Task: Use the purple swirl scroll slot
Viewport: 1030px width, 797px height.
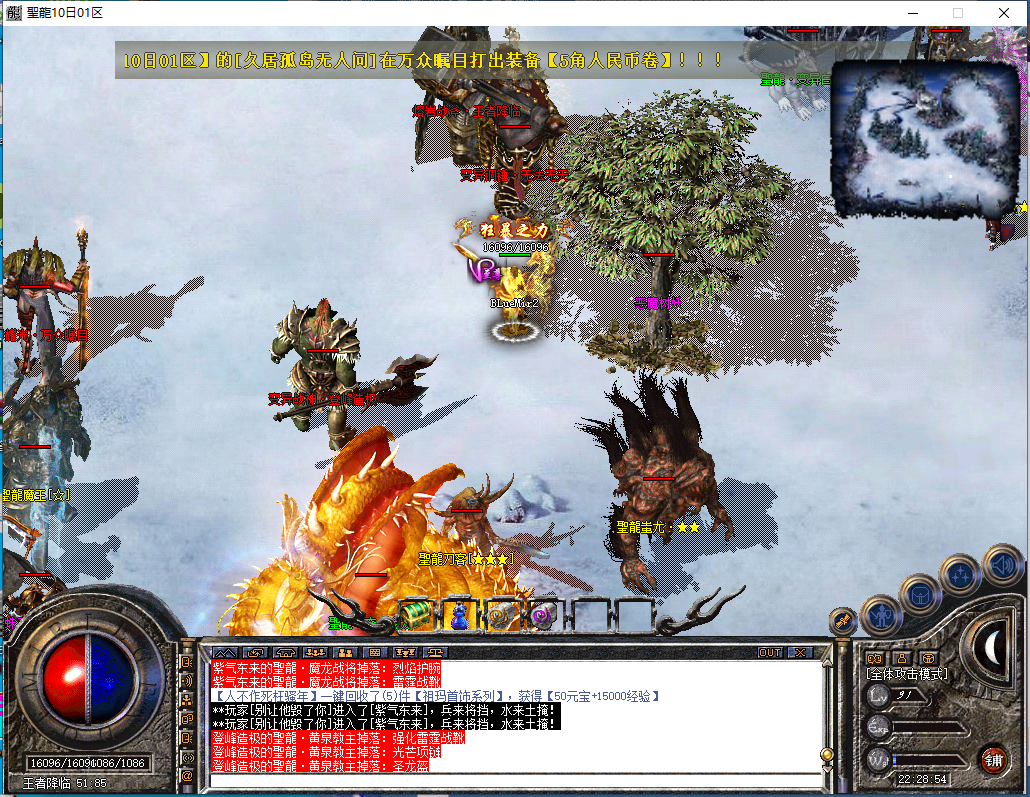Action: coord(543,614)
